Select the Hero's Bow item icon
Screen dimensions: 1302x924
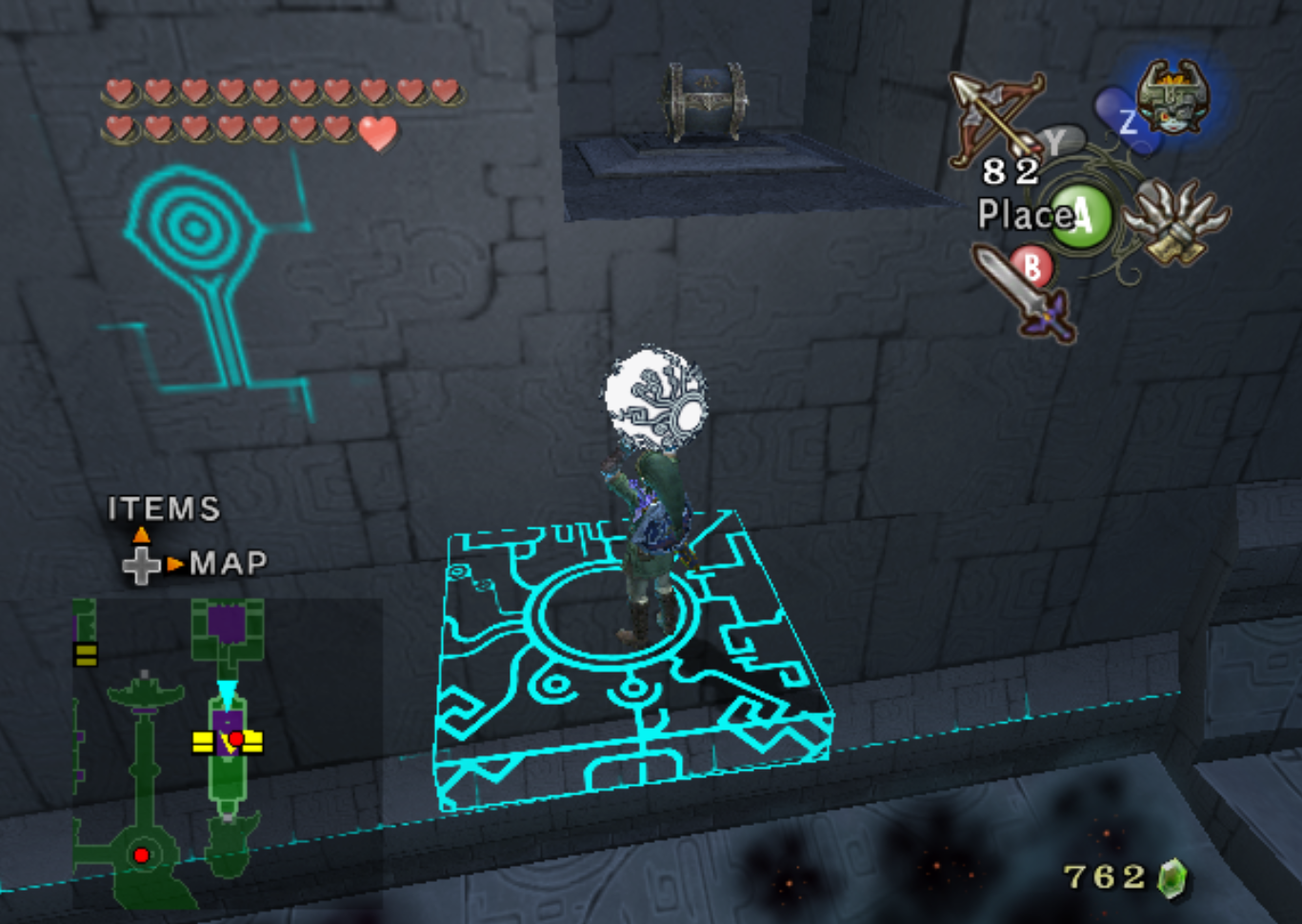click(995, 117)
